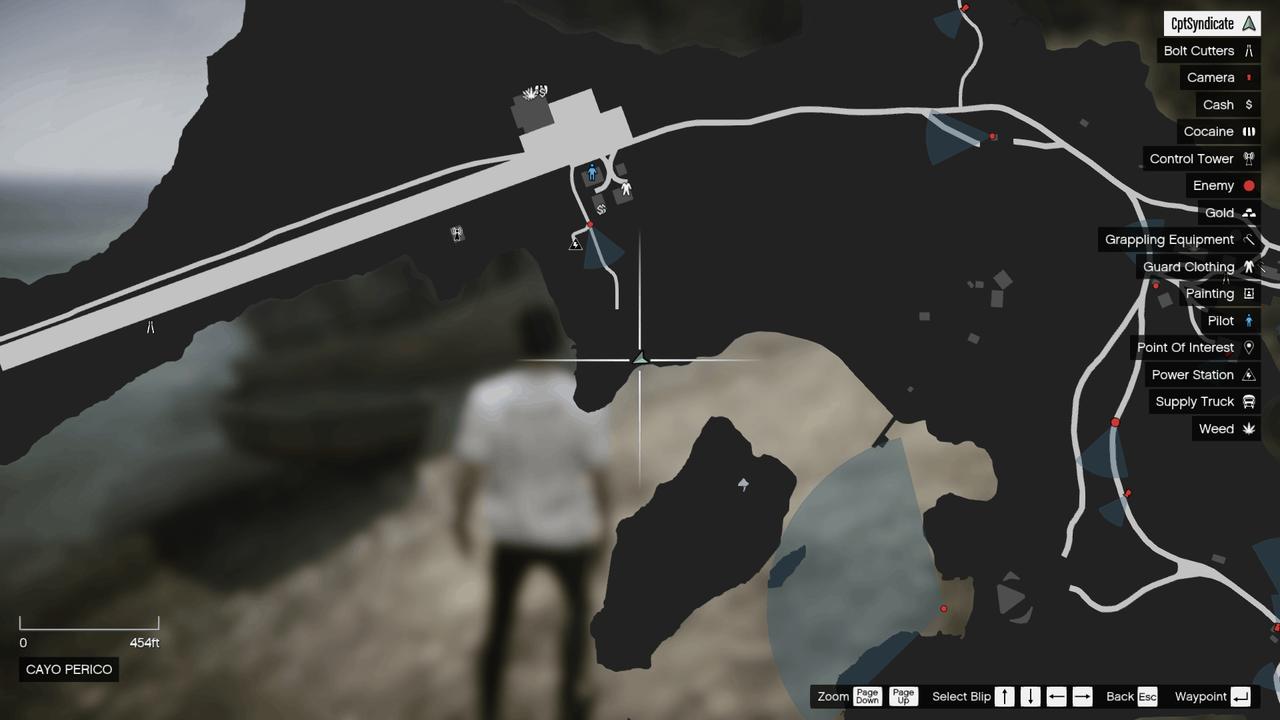1280x720 pixels.
Task: Click the Cocaine legend icon
Action: click(1249, 131)
